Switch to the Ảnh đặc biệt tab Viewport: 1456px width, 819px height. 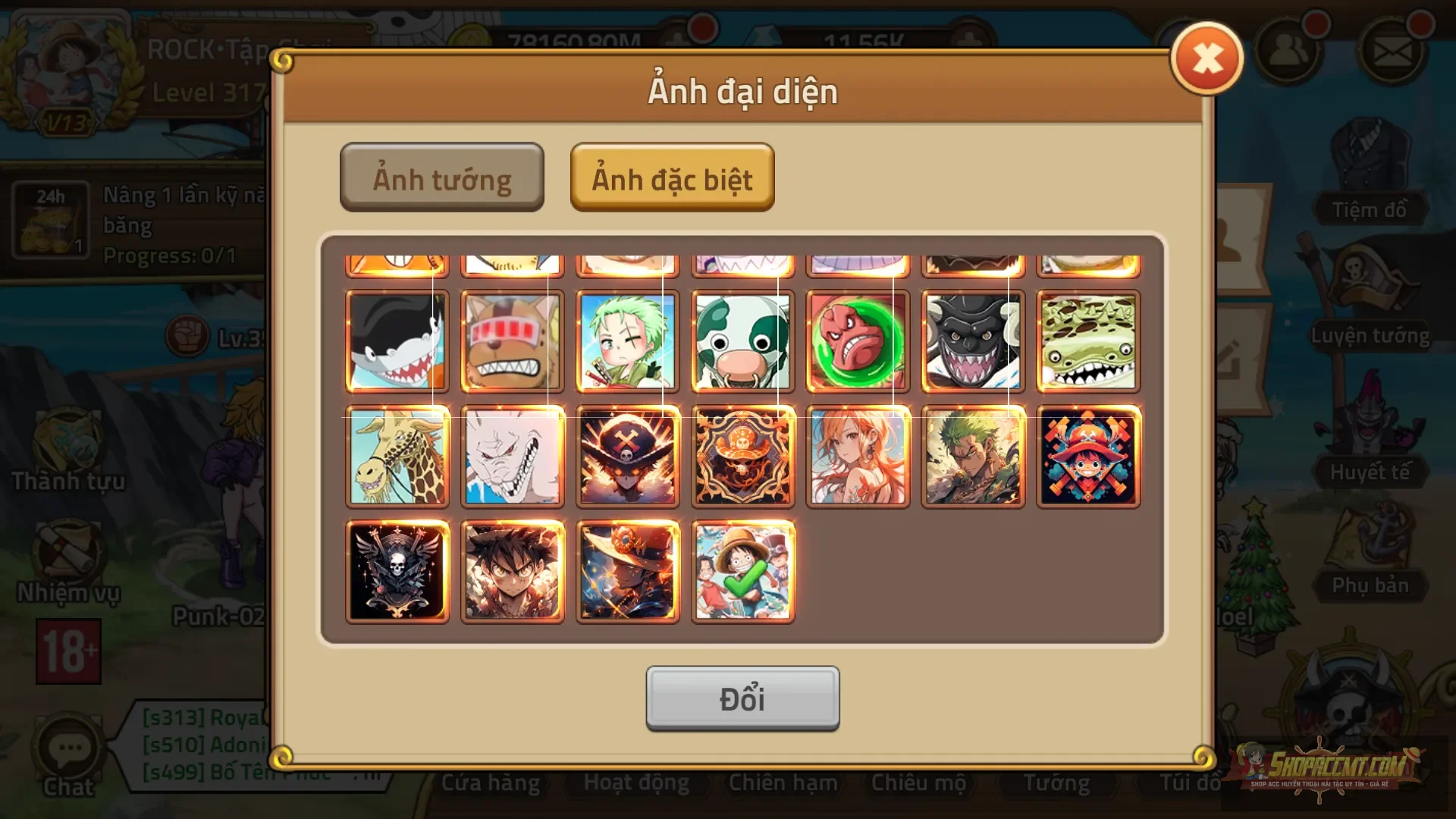[x=672, y=179]
